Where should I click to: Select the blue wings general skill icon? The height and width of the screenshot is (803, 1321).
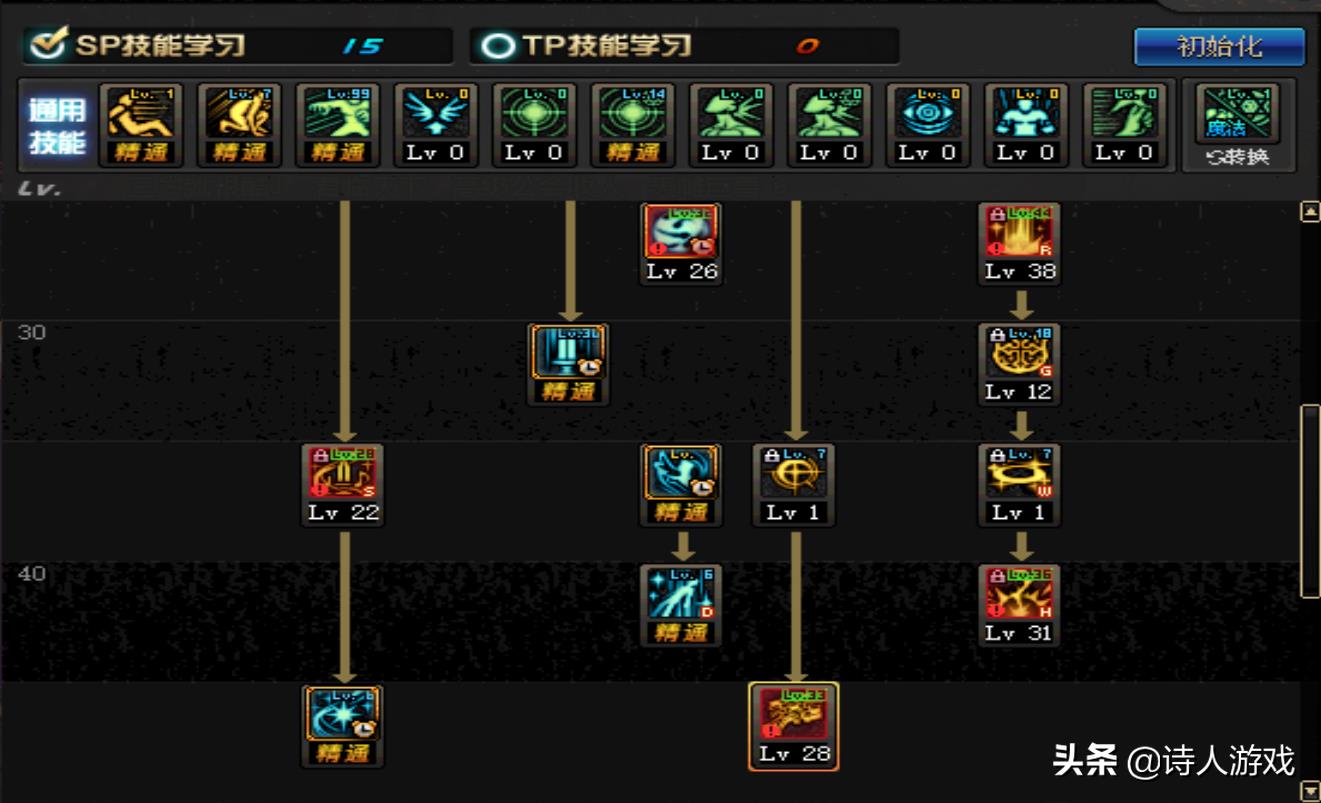(436, 116)
